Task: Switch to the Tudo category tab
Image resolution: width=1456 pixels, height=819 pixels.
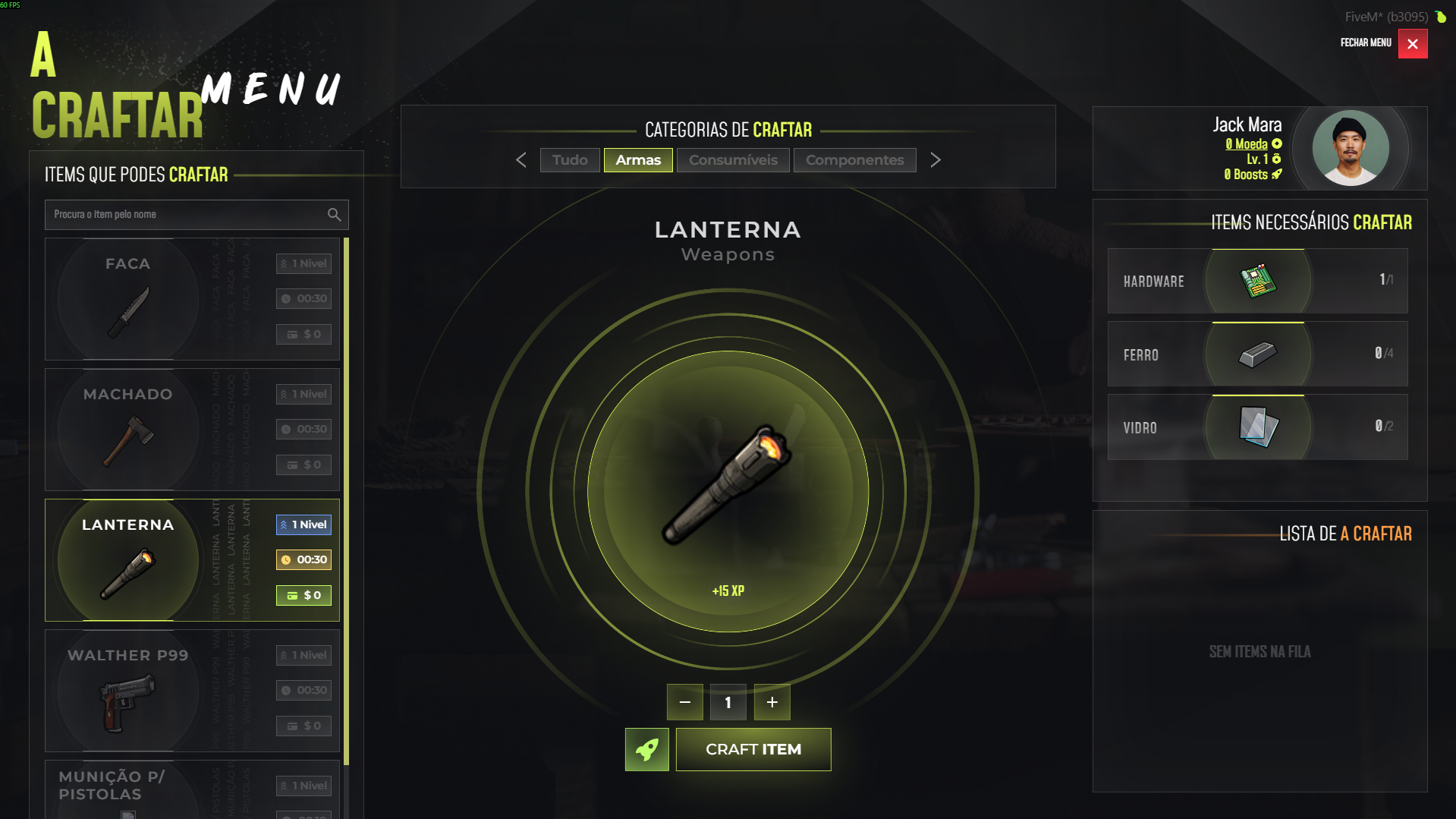Action: coord(570,160)
